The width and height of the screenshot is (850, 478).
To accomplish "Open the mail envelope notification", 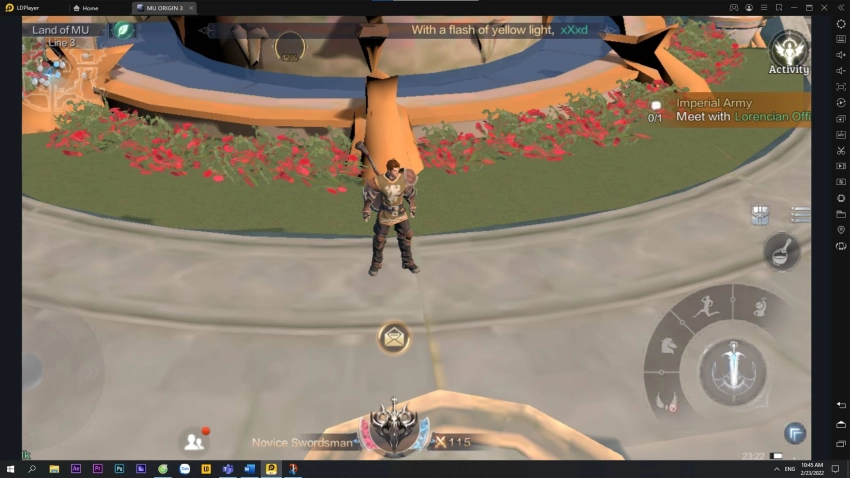I will point(394,338).
